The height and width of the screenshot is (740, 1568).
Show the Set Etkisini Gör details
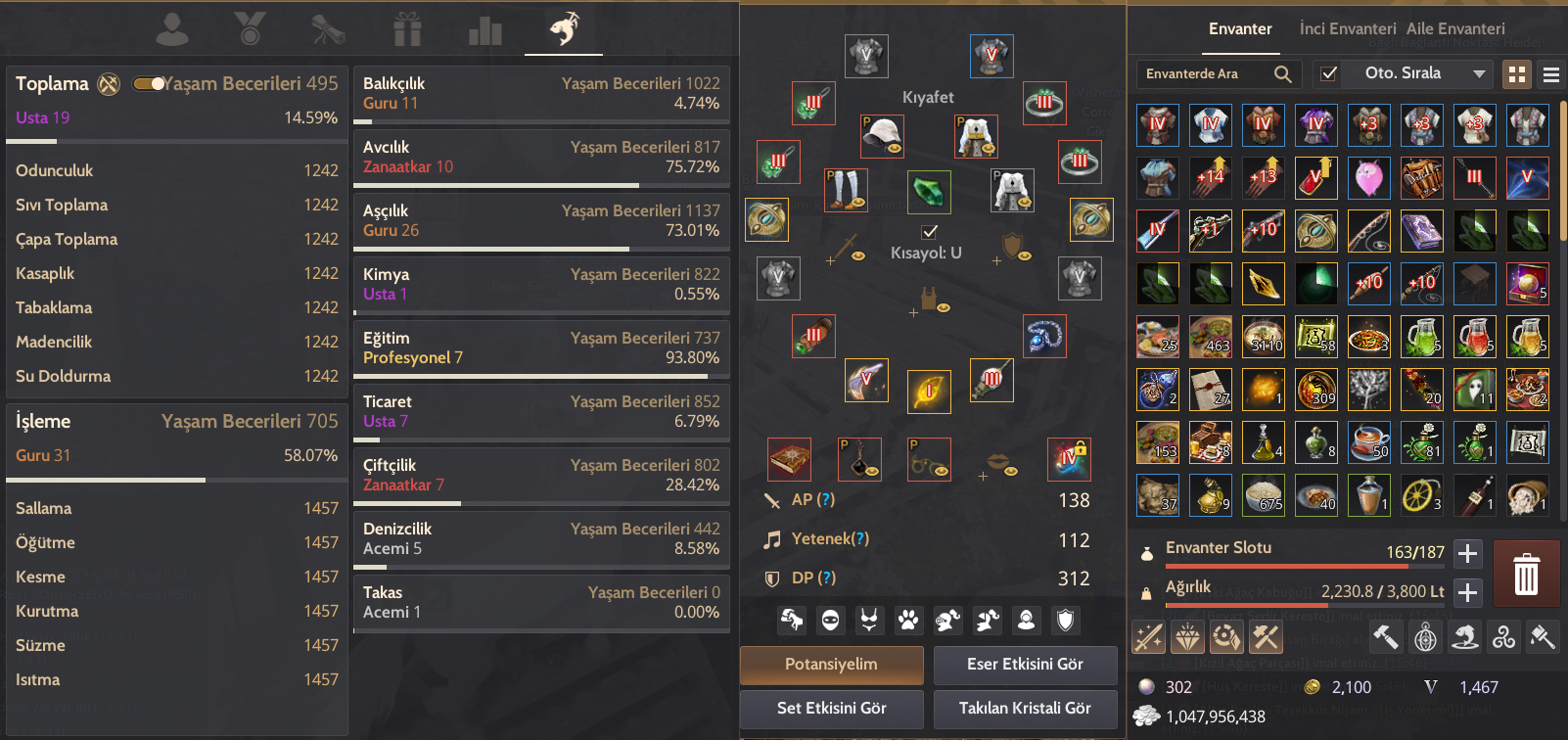pos(831,709)
